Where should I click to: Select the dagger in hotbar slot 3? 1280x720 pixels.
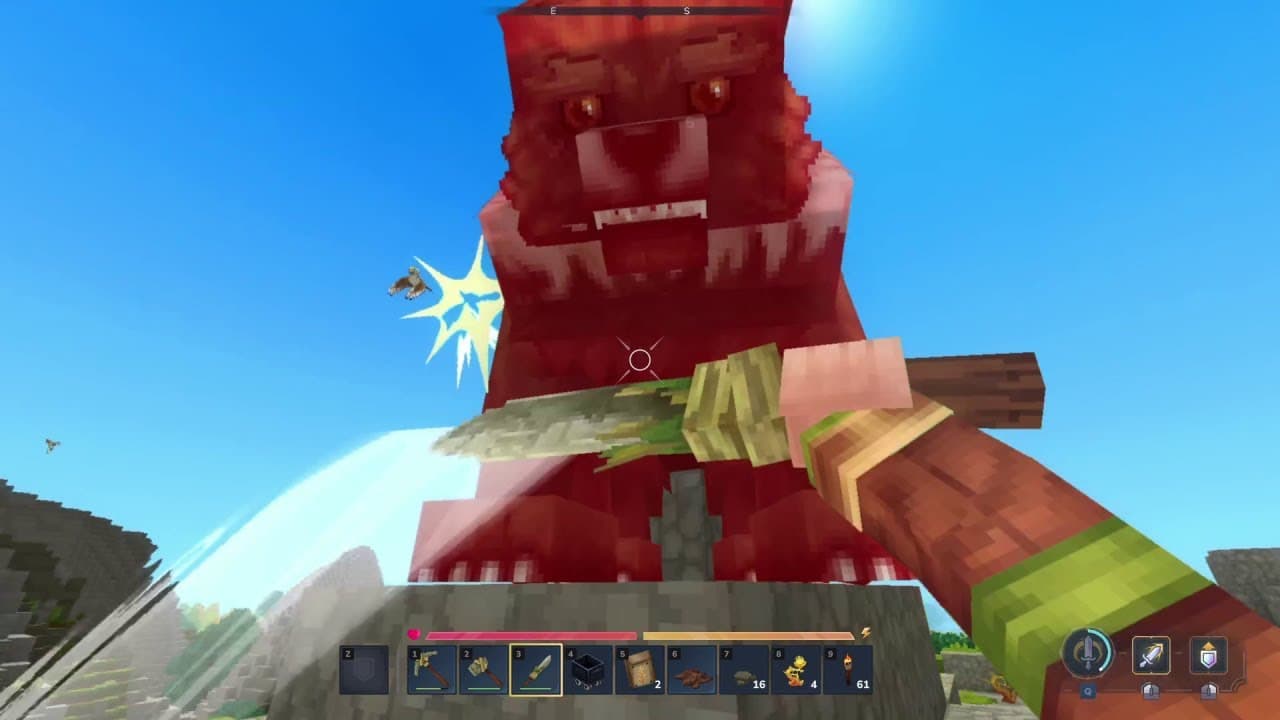coord(536,670)
